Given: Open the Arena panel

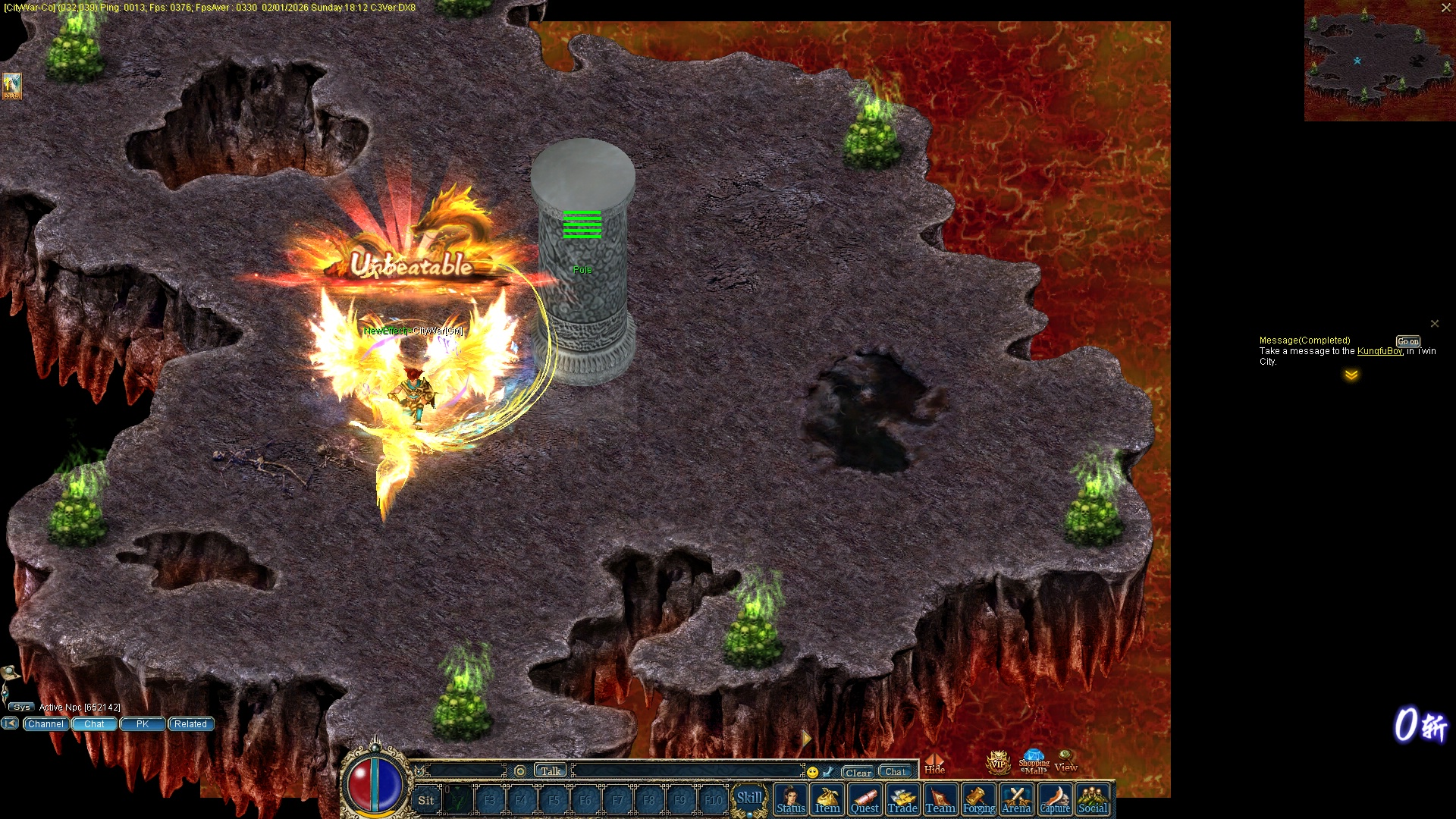Looking at the screenshot, I should (1016, 800).
